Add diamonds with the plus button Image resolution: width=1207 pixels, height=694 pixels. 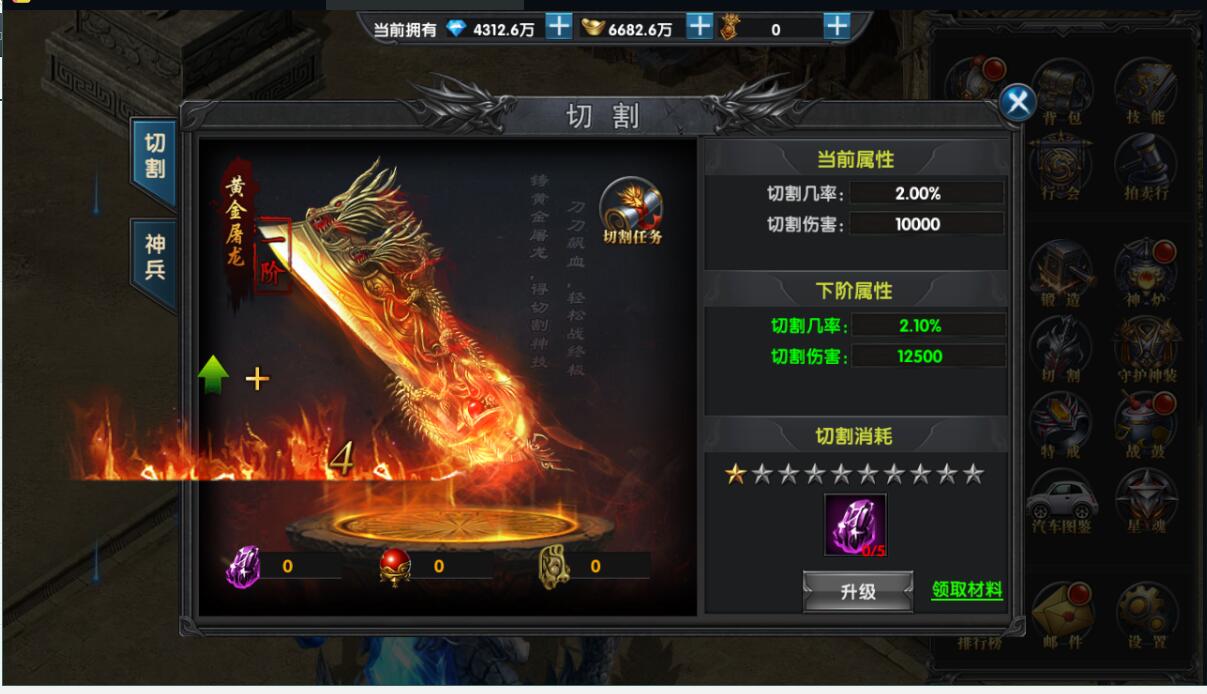point(559,27)
